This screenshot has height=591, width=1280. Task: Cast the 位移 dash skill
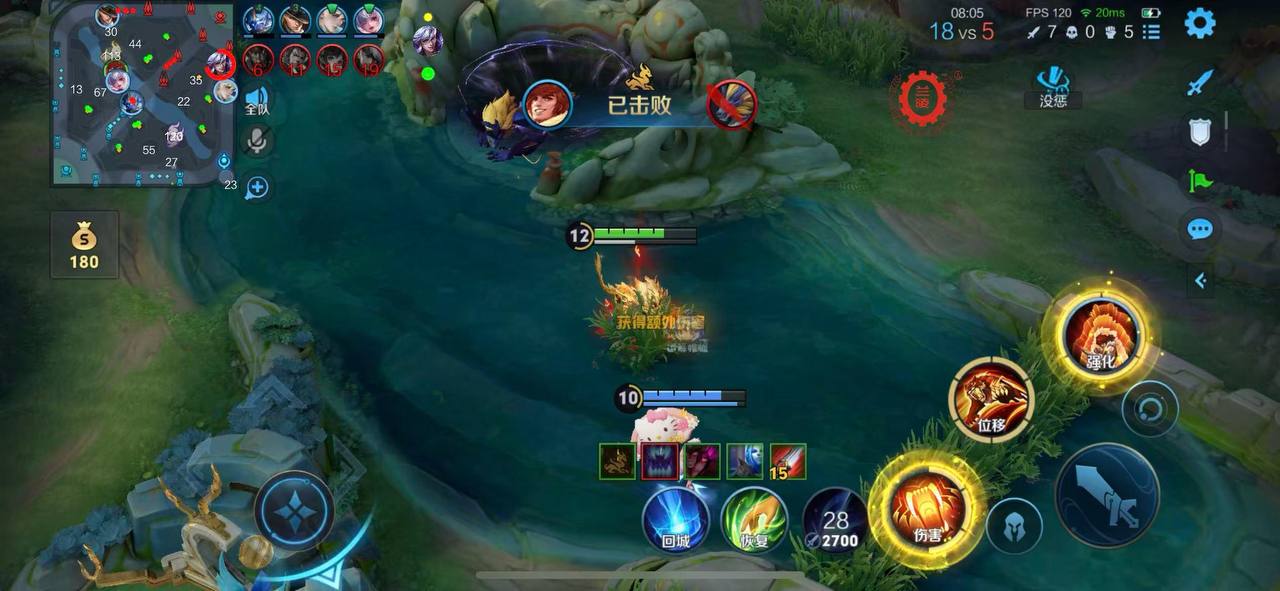991,400
